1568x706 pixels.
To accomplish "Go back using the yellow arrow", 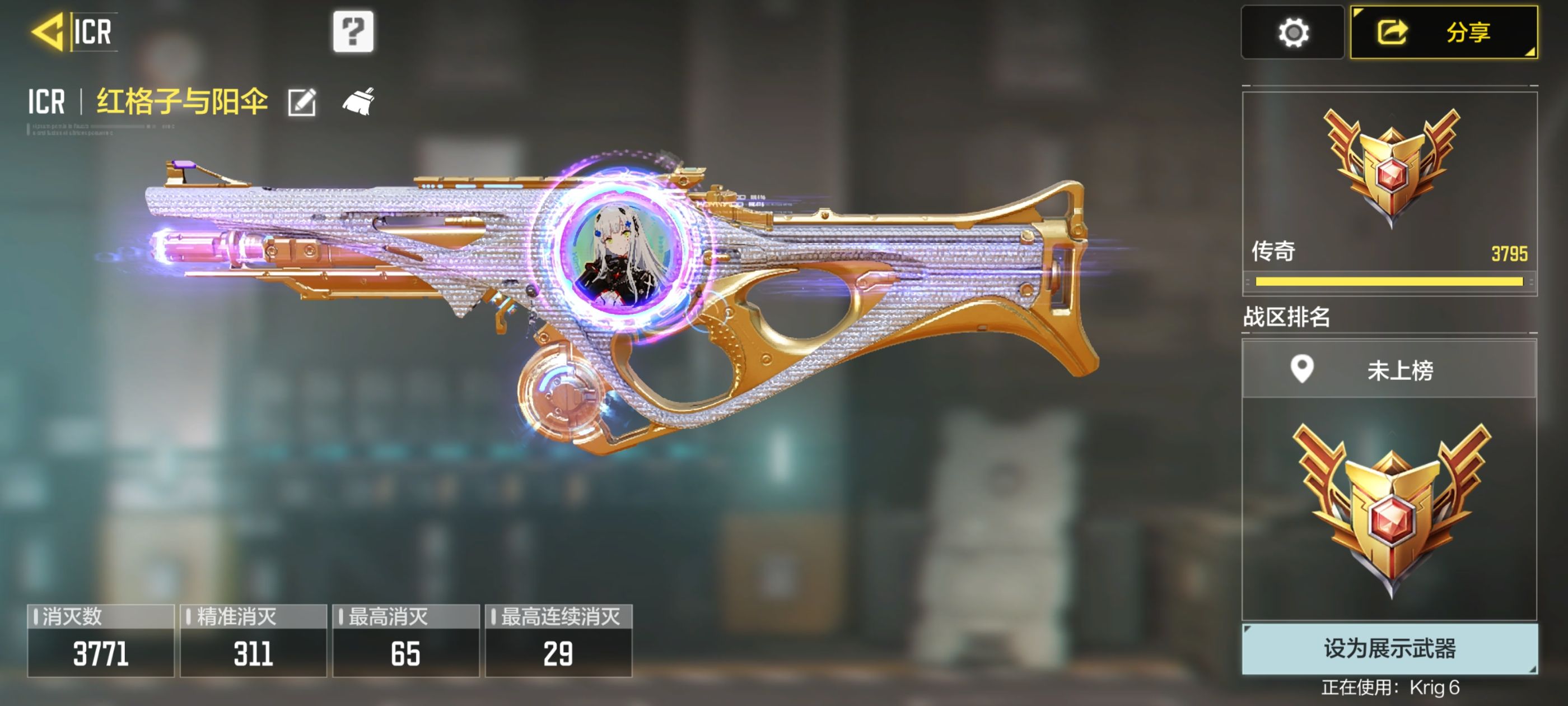I will (x=48, y=32).
